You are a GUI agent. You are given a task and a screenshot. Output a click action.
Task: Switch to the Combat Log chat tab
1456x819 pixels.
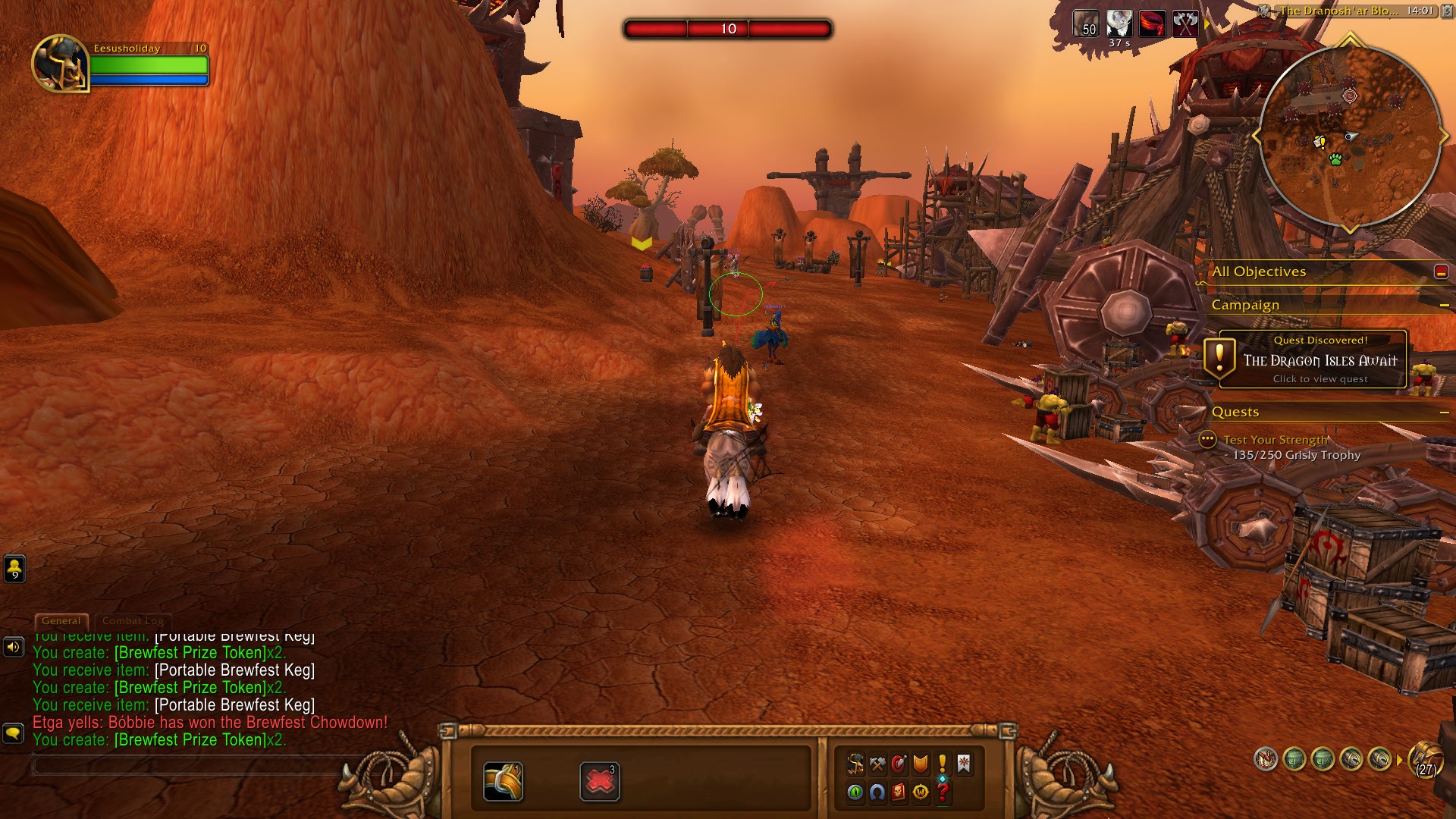[133, 621]
